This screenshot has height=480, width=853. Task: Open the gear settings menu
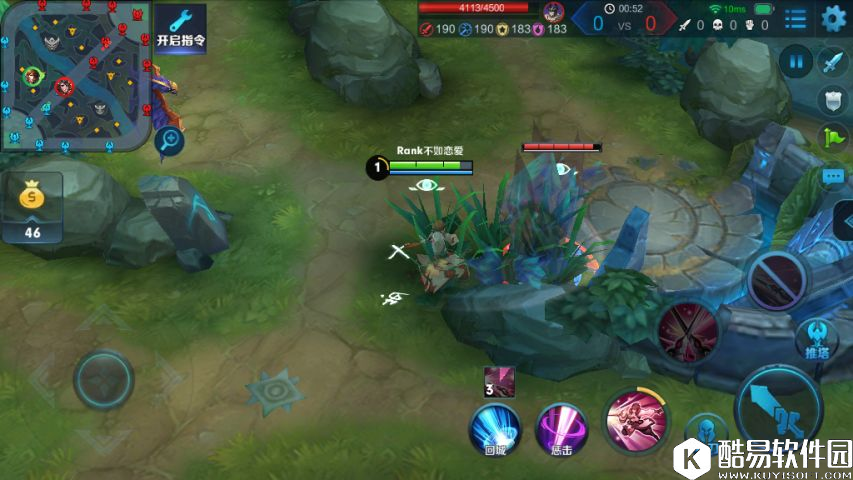pyautogui.click(x=833, y=18)
